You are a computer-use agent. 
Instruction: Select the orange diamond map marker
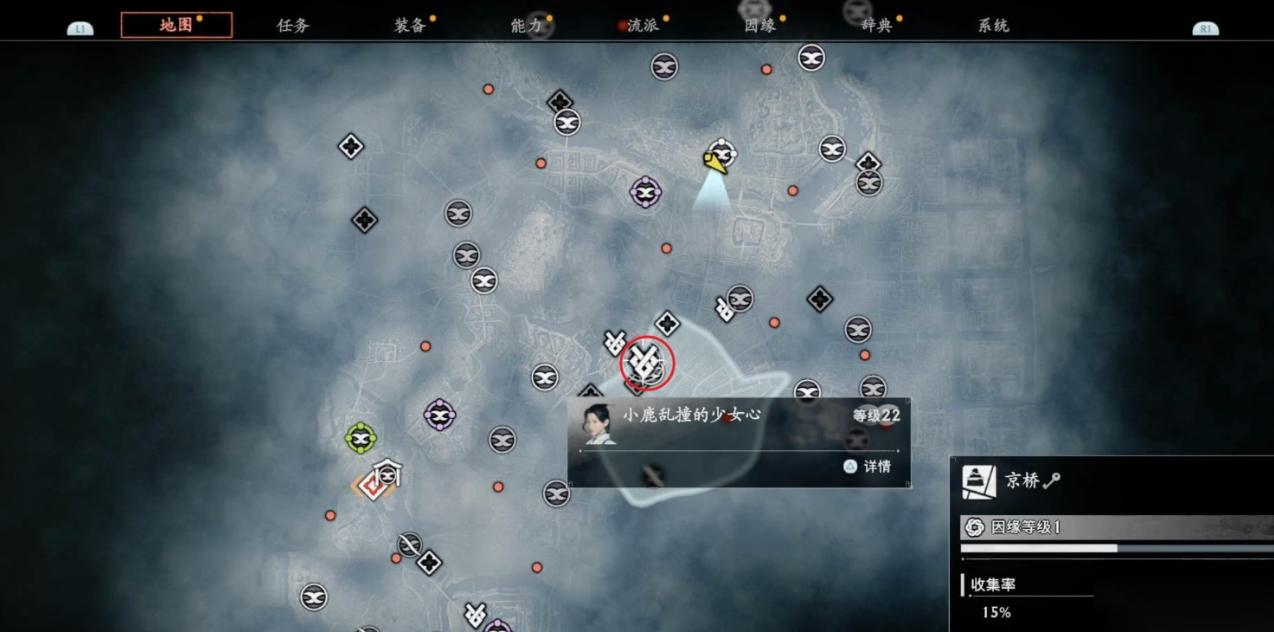pyautogui.click(x=371, y=486)
